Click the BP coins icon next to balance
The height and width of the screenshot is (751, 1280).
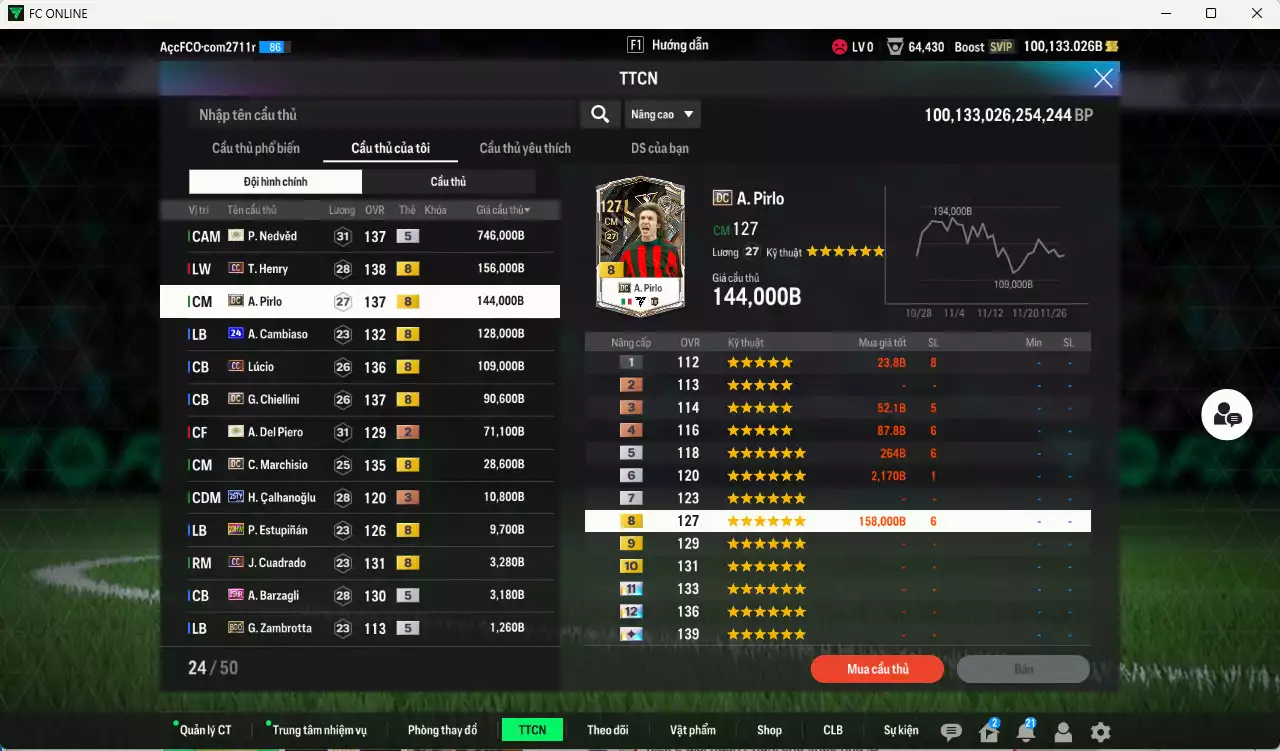(x=1112, y=46)
